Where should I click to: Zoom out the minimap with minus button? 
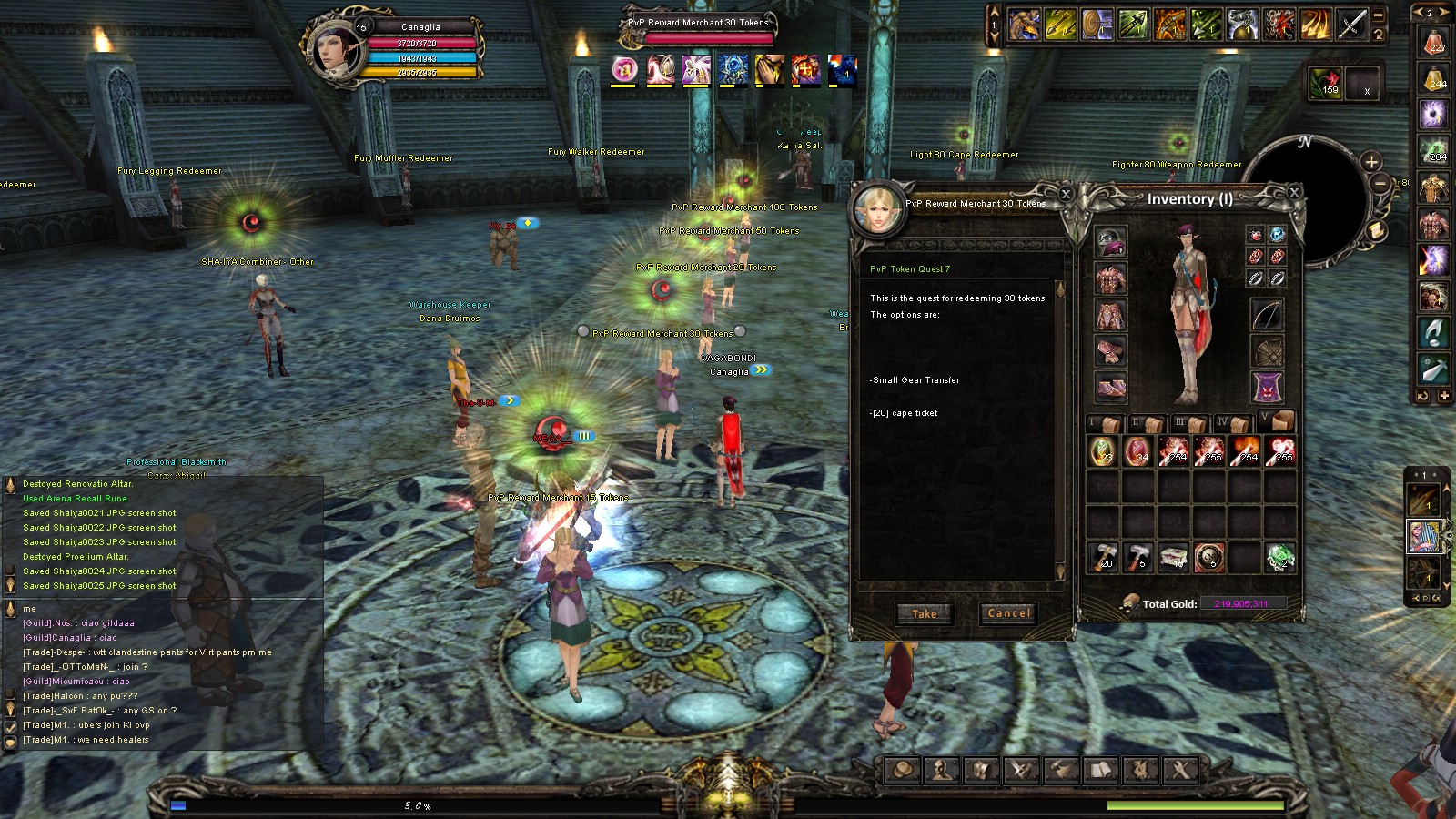coord(1380,183)
